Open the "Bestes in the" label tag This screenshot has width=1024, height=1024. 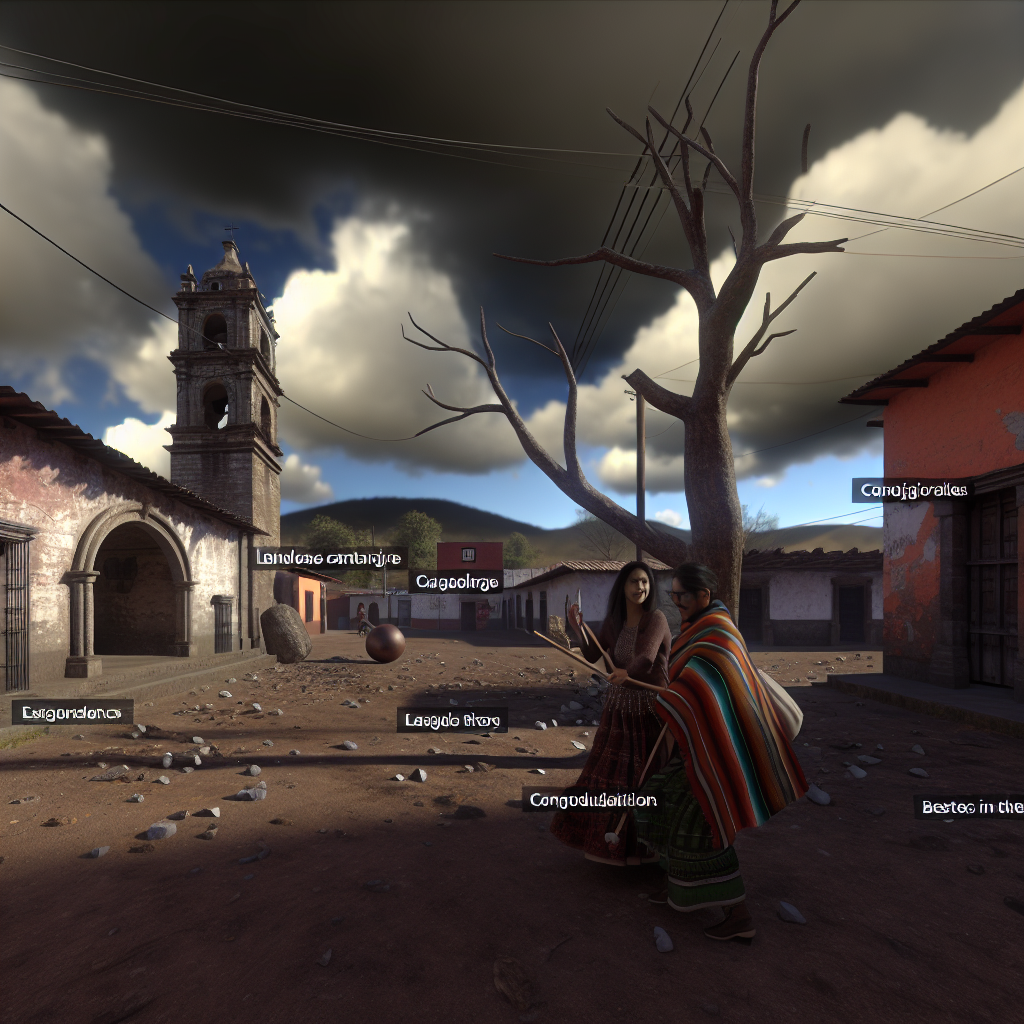pos(968,806)
